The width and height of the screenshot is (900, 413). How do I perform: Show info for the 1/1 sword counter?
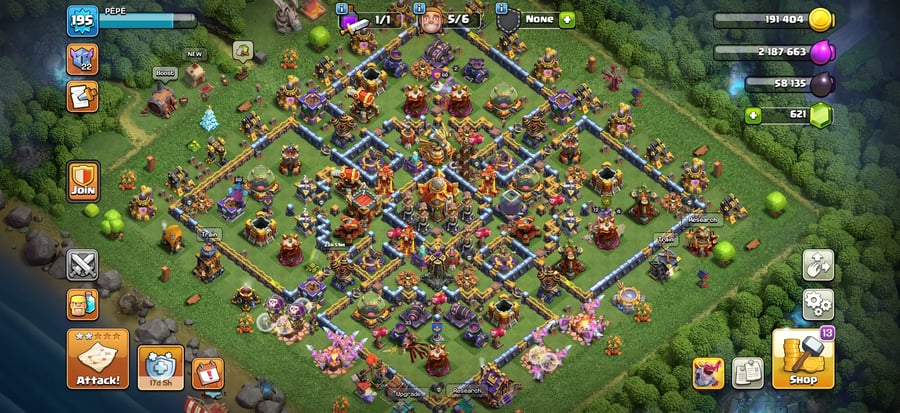[x=367, y=20]
